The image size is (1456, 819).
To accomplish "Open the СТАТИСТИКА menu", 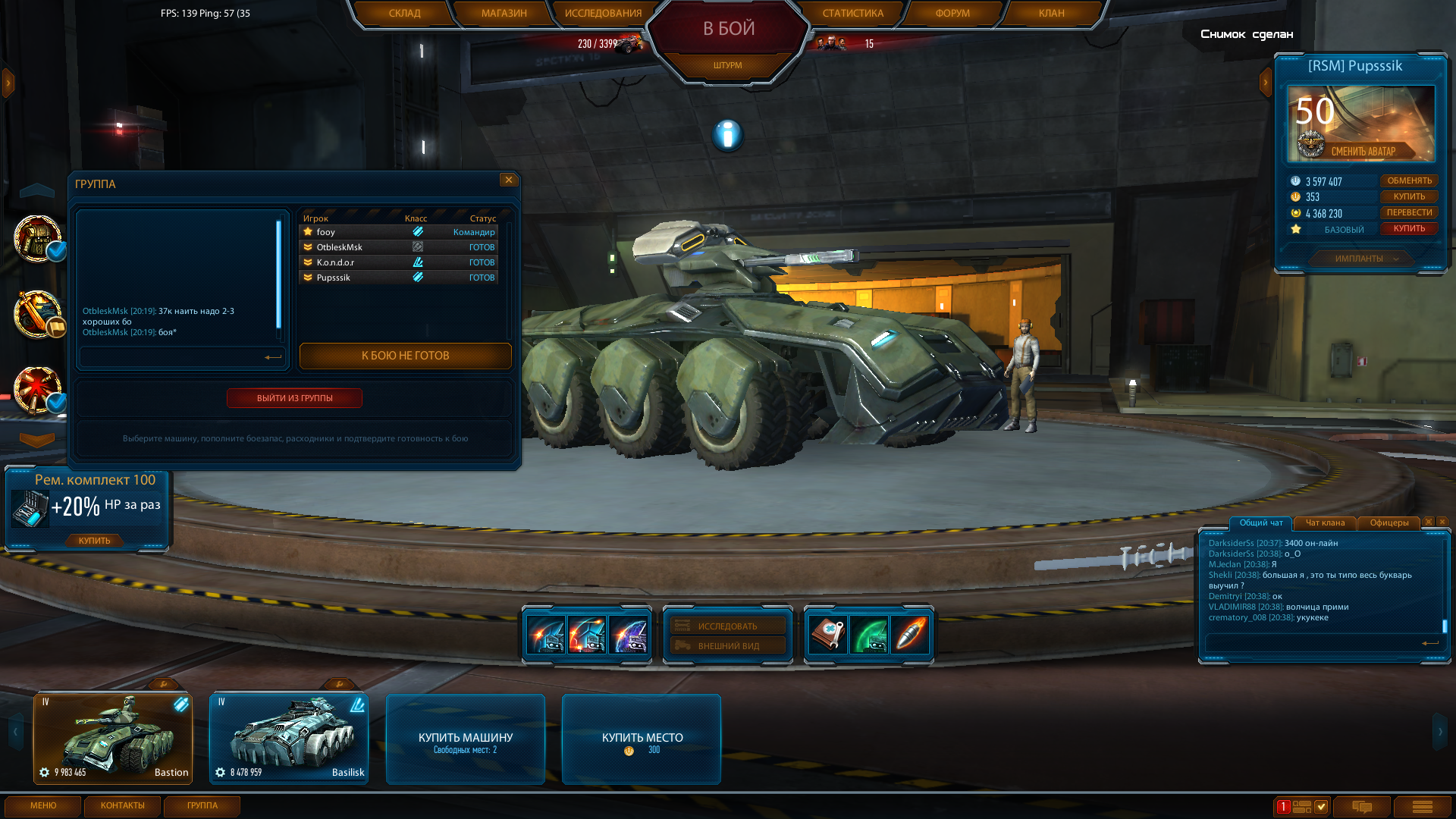I will 852,13.
